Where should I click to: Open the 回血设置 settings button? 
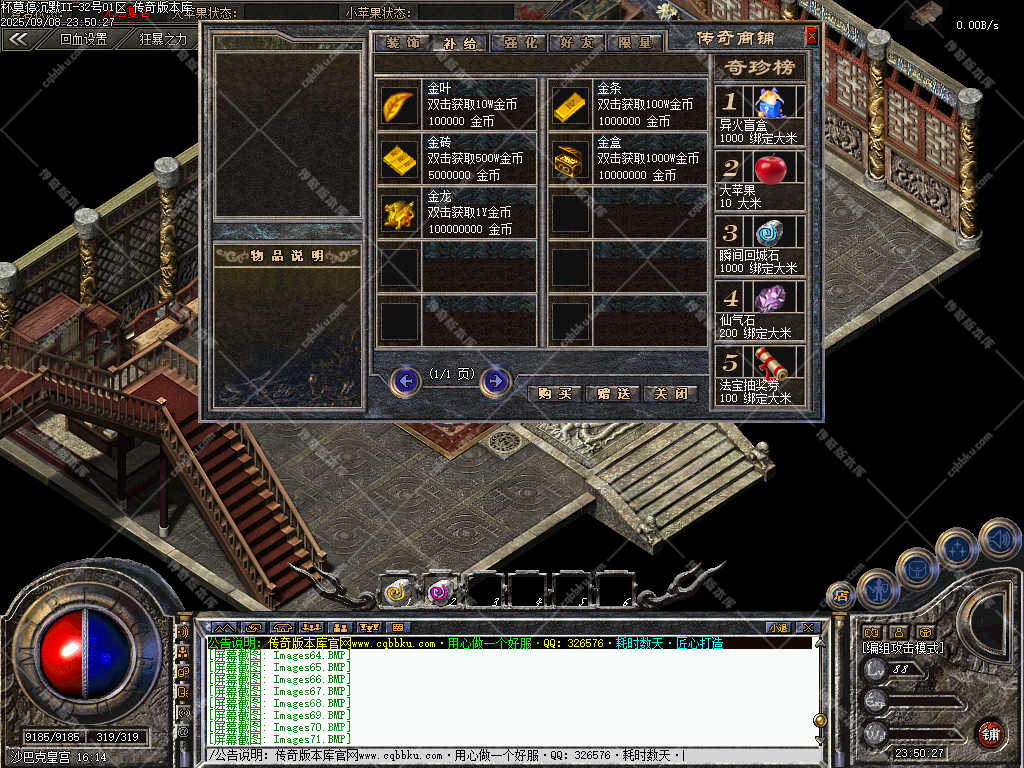(83, 40)
